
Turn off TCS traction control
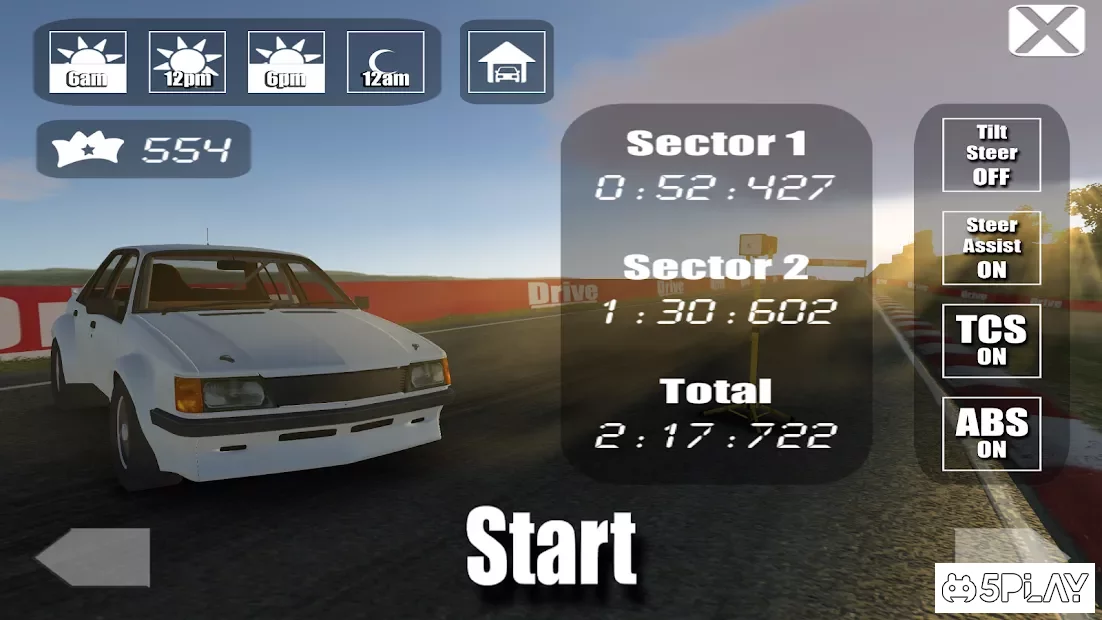(991, 340)
